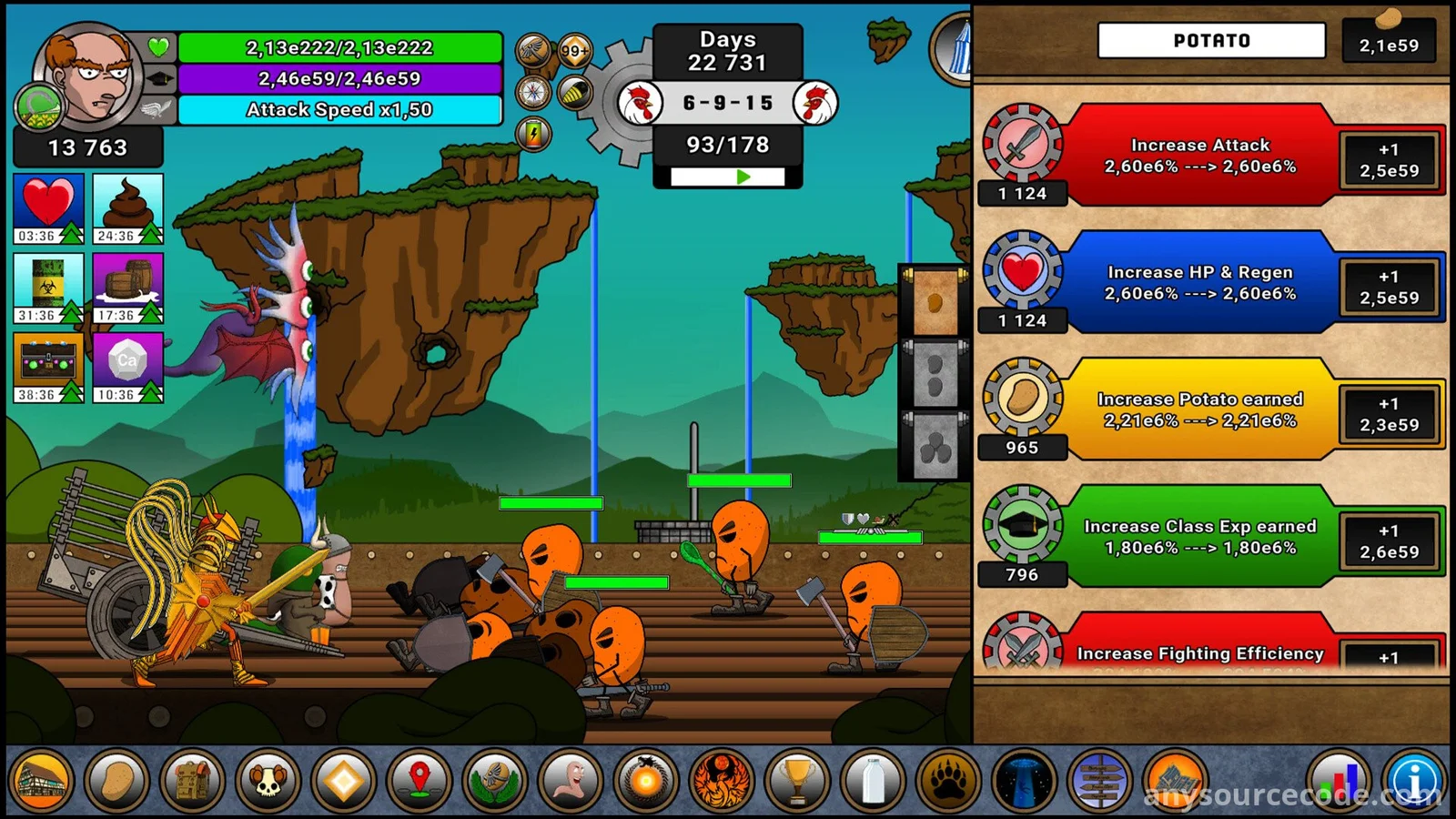Buy the Increase HP & Regen upgrade
The height and width of the screenshot is (819, 1456).
pos(1389,288)
